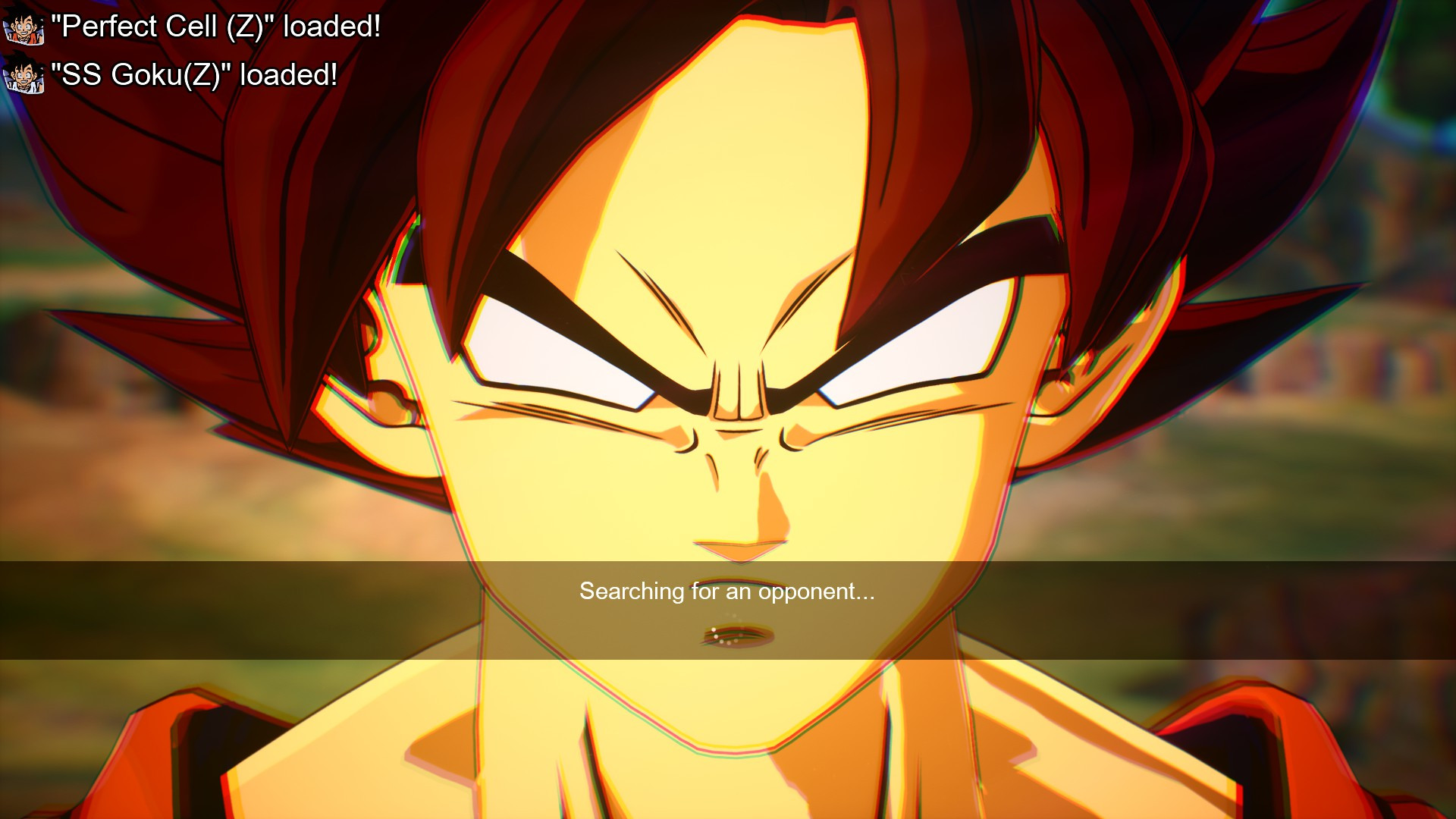The image size is (1456, 819).
Task: Click the Goku face icon in second loaded message
Action: click(23, 75)
